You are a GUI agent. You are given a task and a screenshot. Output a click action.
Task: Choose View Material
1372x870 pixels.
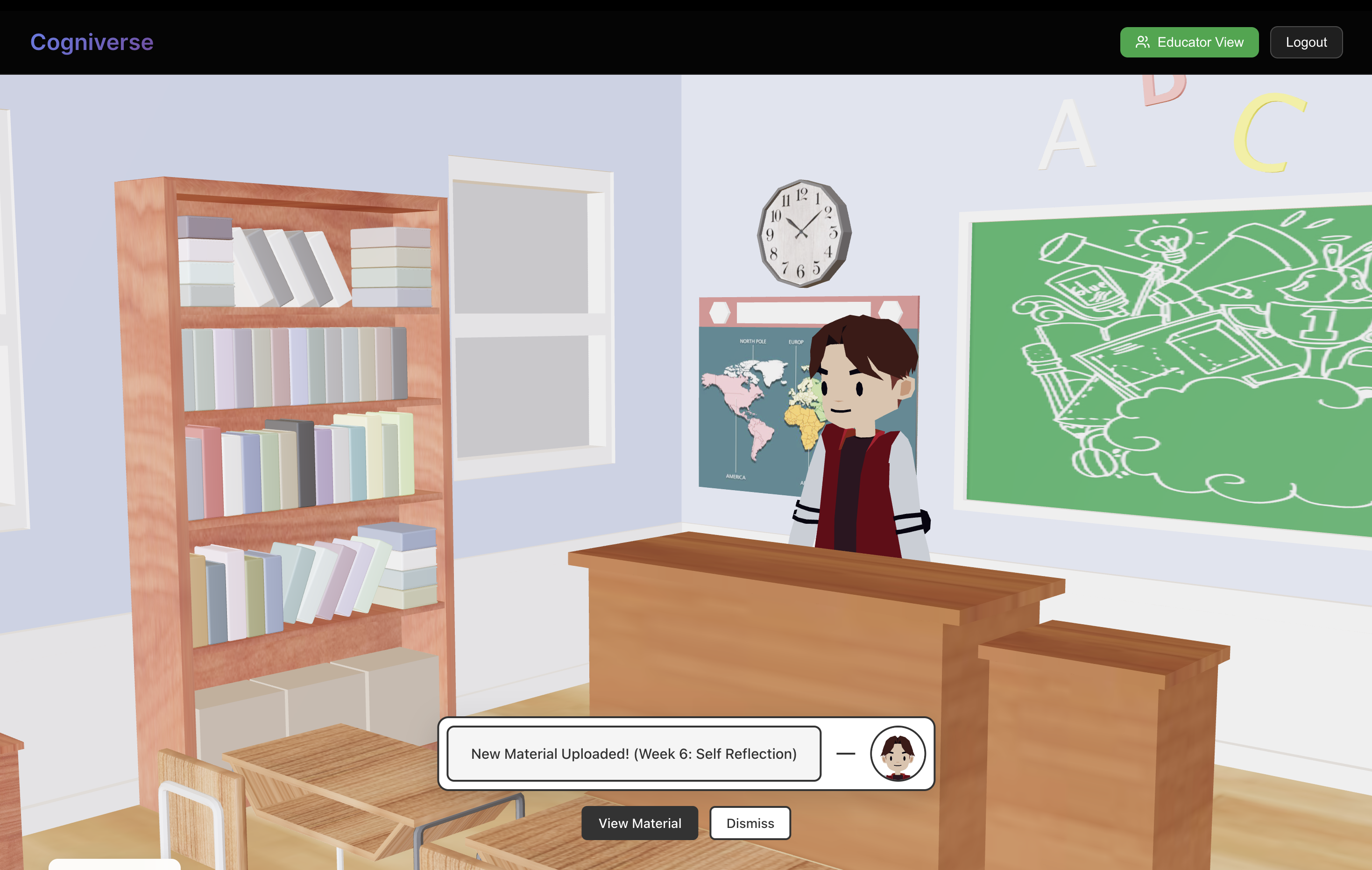point(639,823)
